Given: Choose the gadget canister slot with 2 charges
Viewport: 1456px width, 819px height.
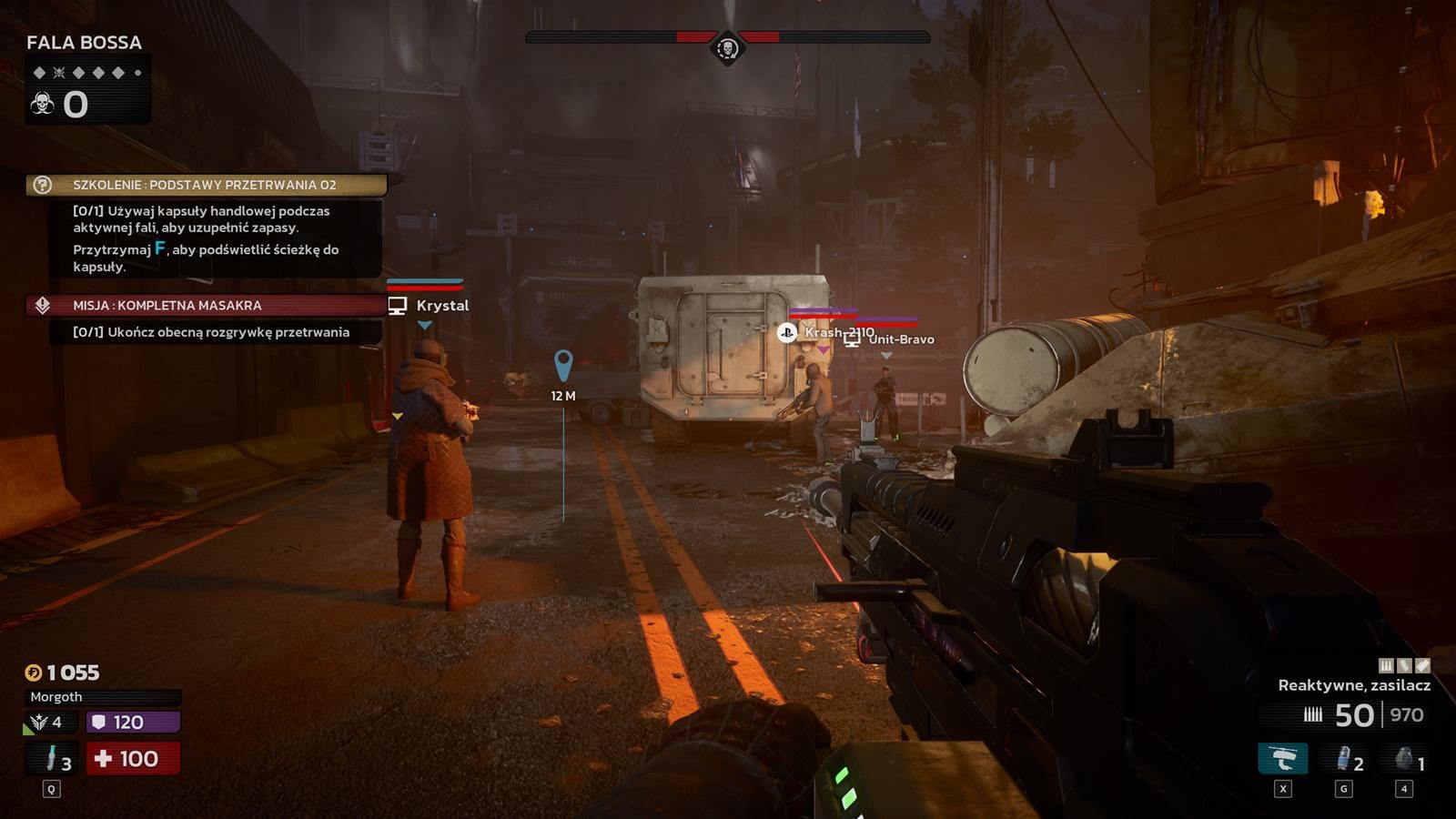Looking at the screenshot, I should tap(1344, 758).
